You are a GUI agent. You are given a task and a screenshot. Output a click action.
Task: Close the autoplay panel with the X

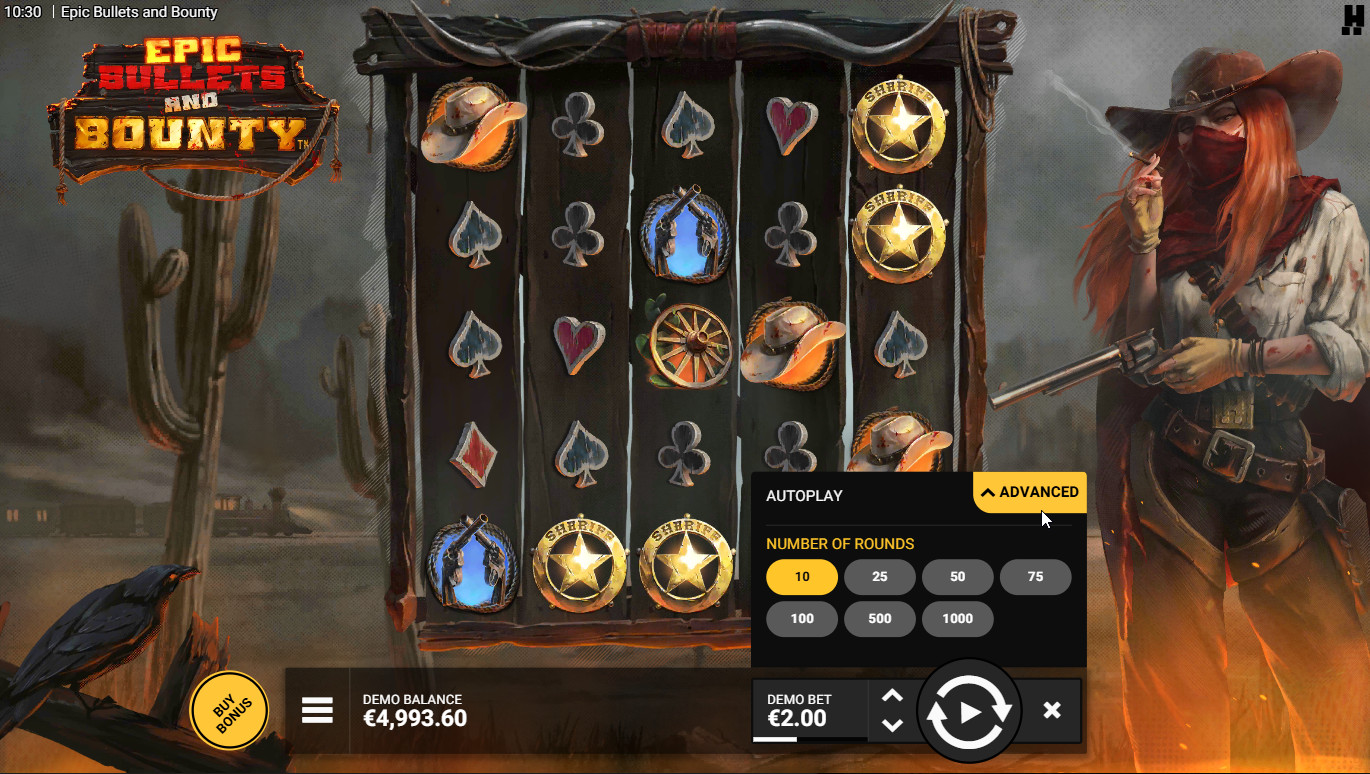pyautogui.click(x=1051, y=710)
